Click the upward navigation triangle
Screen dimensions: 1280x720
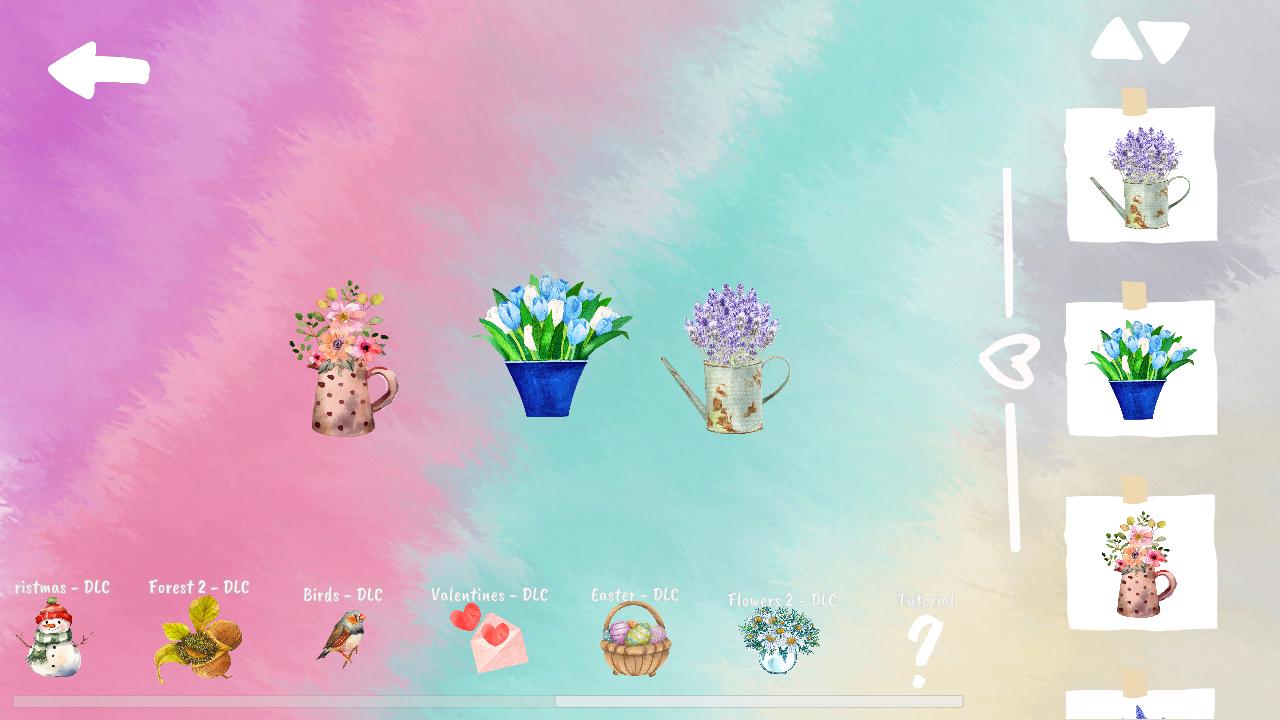[x=1118, y=38]
